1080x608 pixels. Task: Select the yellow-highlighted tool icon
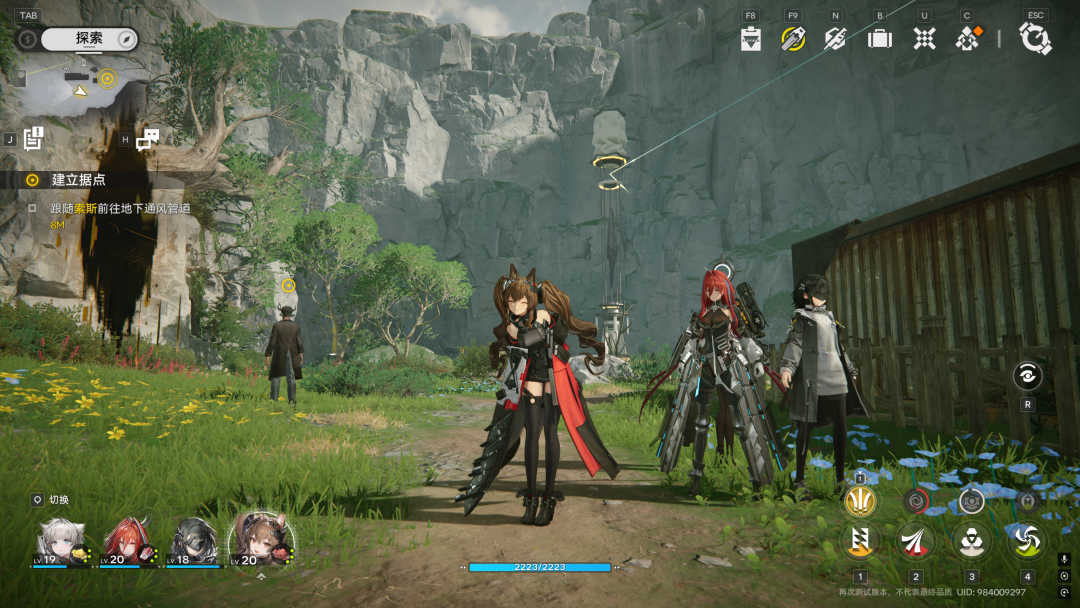coord(794,39)
